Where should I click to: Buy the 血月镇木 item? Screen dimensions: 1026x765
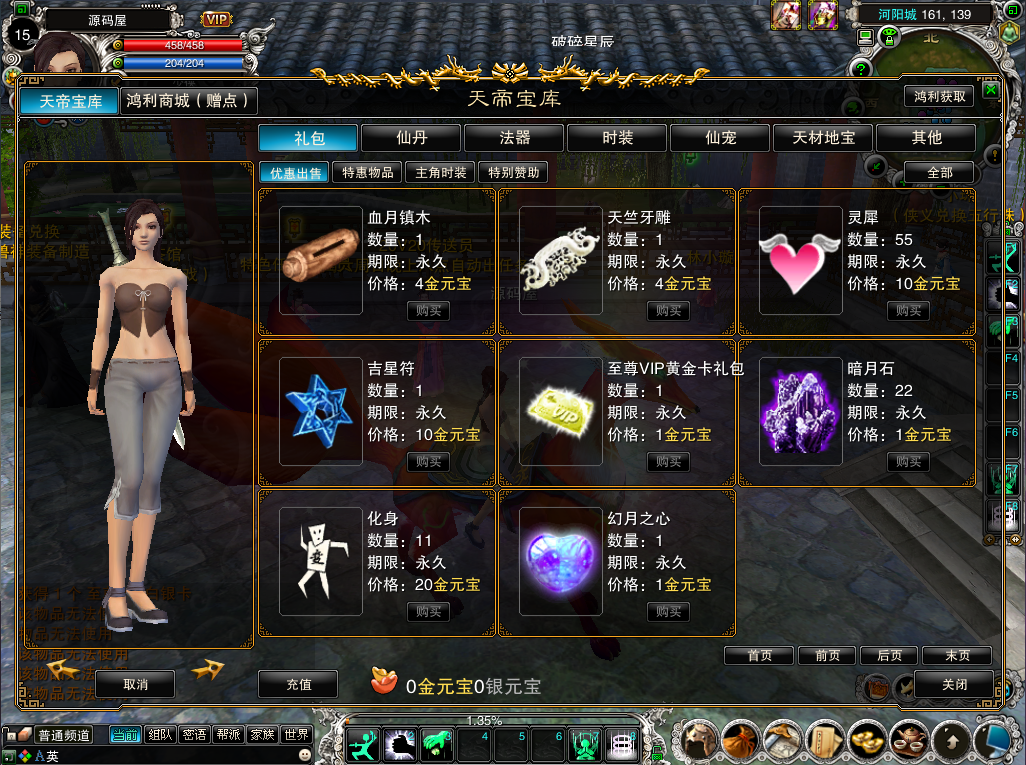click(429, 311)
